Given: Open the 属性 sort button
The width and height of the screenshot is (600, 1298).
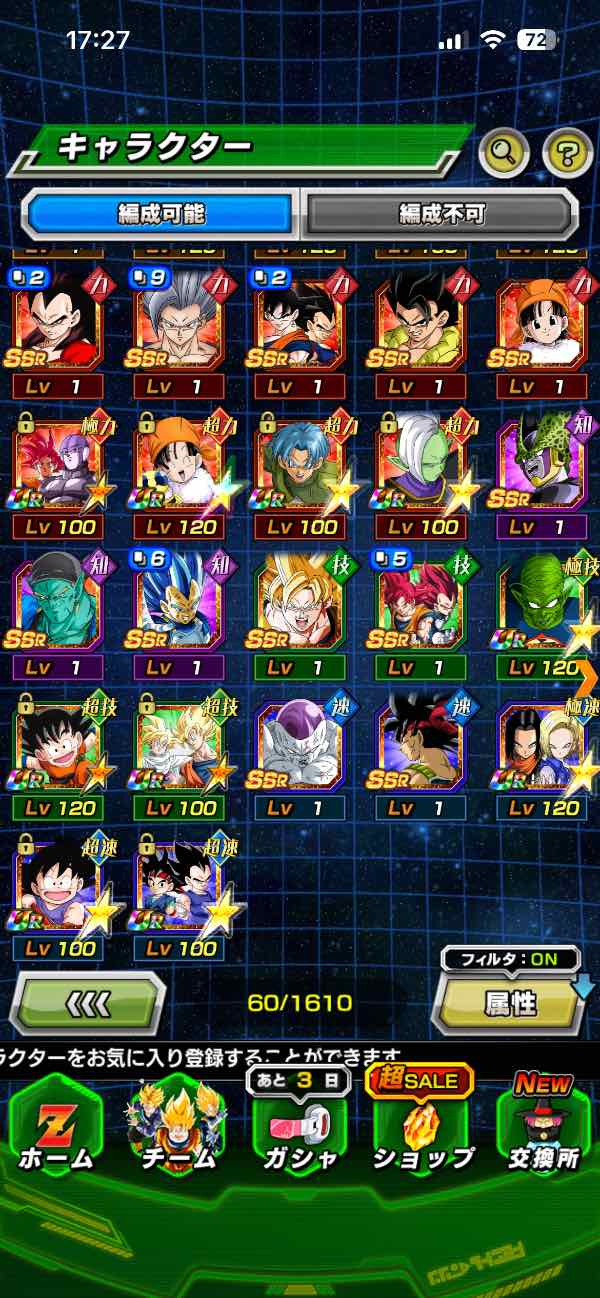Looking at the screenshot, I should [510, 1003].
